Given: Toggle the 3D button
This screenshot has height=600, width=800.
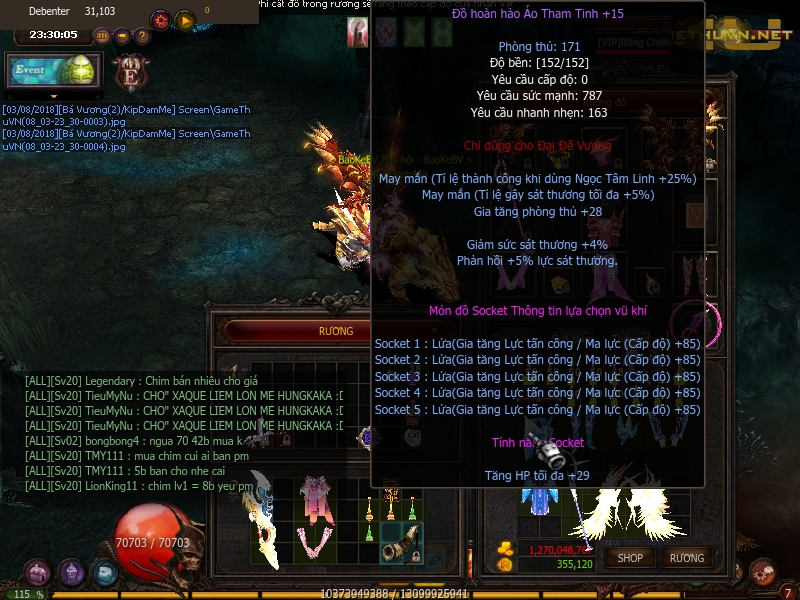Looking at the screenshot, I should click(102, 36).
